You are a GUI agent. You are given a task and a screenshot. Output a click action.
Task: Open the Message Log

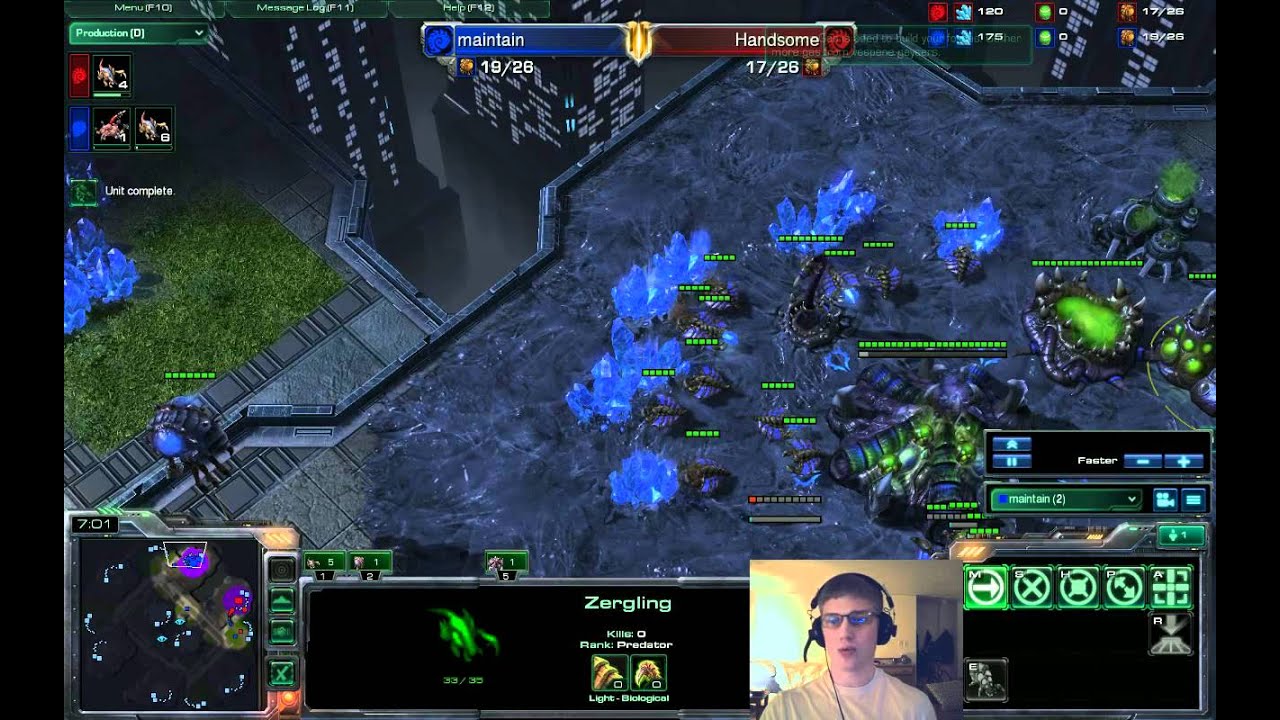306,8
